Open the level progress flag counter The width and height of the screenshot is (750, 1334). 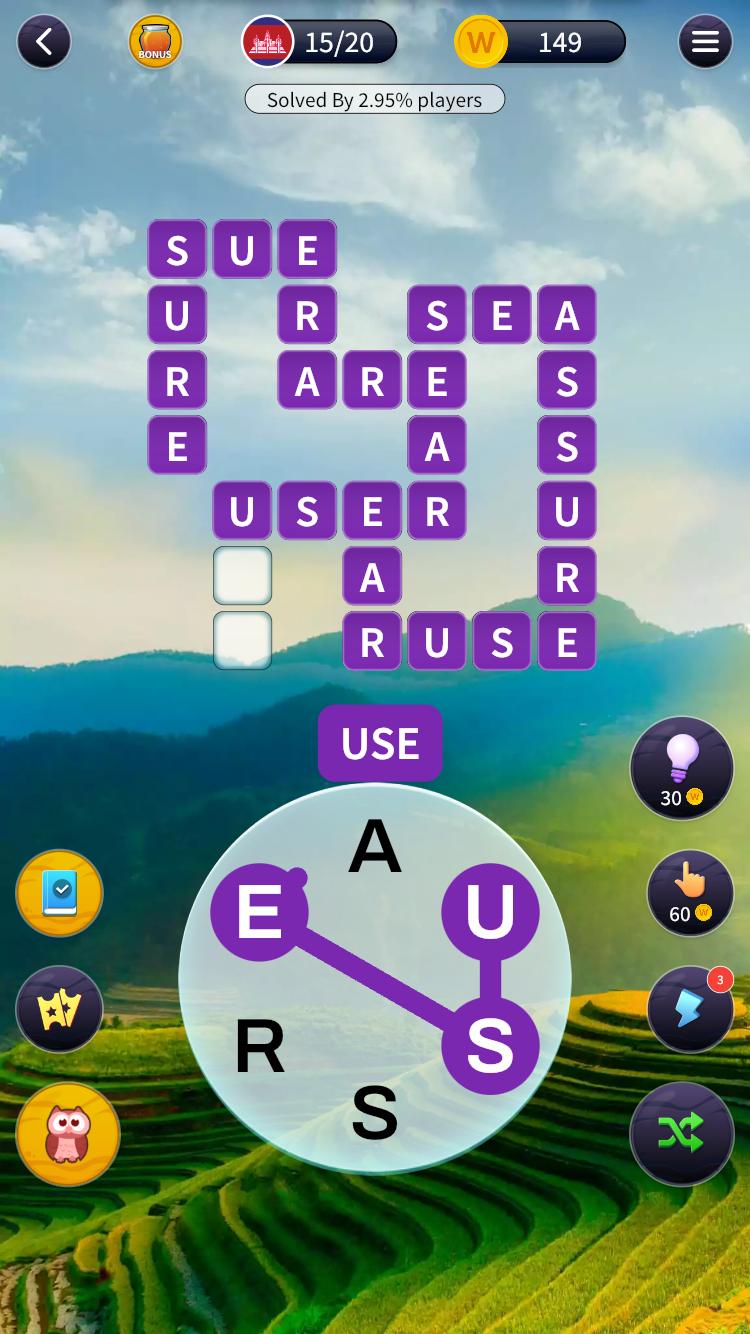pos(320,42)
